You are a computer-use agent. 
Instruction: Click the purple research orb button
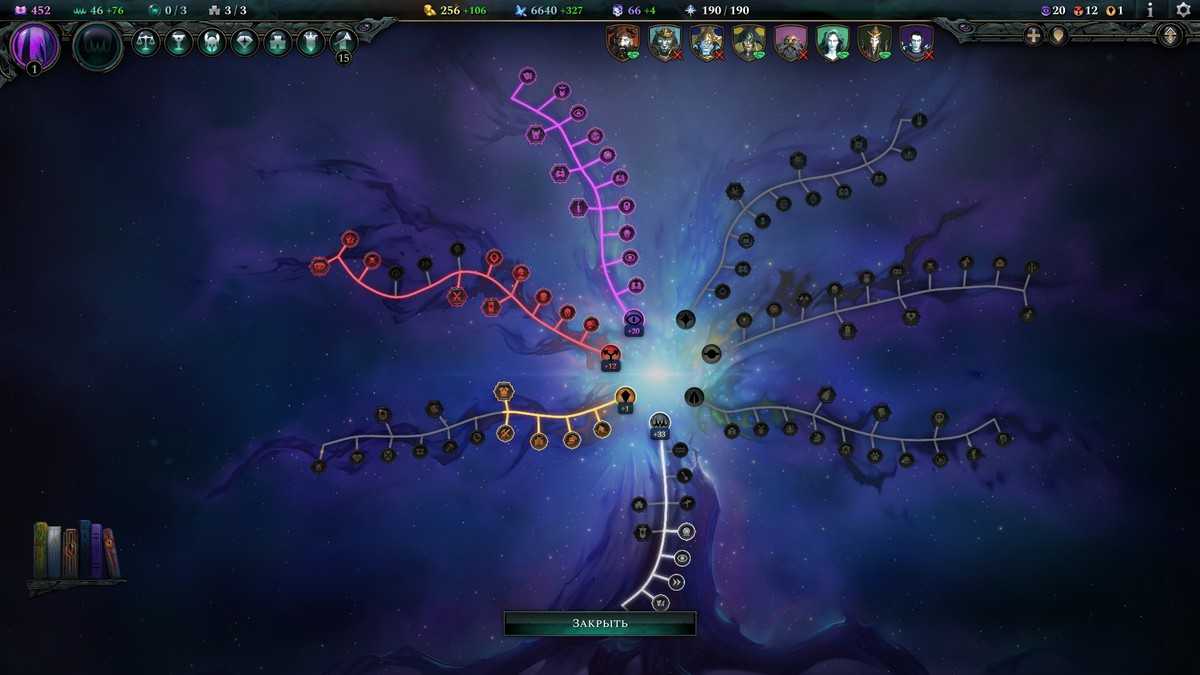pos(34,46)
